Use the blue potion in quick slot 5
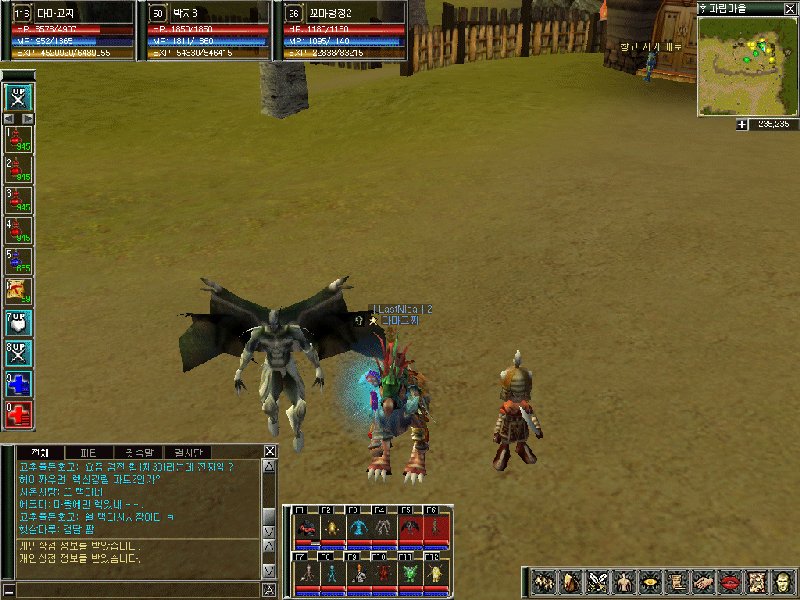This screenshot has width=800, height=600. click(x=19, y=261)
